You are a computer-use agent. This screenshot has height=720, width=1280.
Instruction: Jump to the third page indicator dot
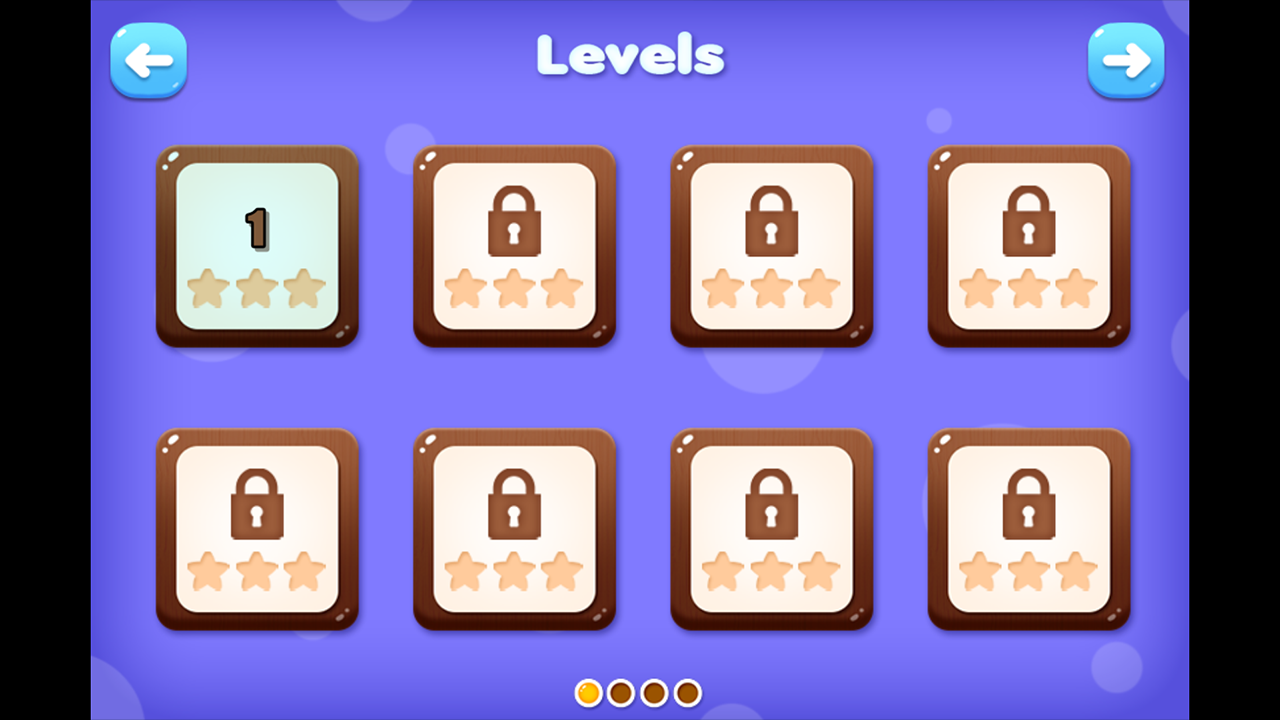[654, 692]
